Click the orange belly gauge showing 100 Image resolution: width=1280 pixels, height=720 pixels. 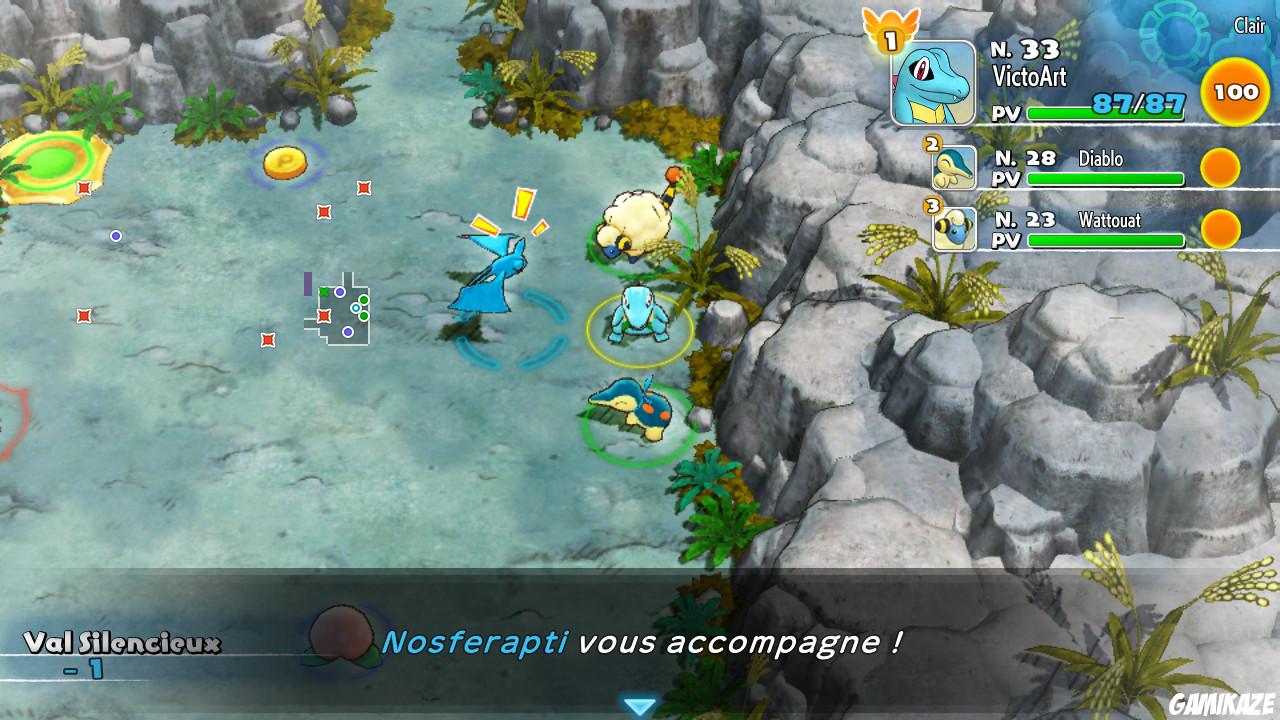click(x=1236, y=91)
